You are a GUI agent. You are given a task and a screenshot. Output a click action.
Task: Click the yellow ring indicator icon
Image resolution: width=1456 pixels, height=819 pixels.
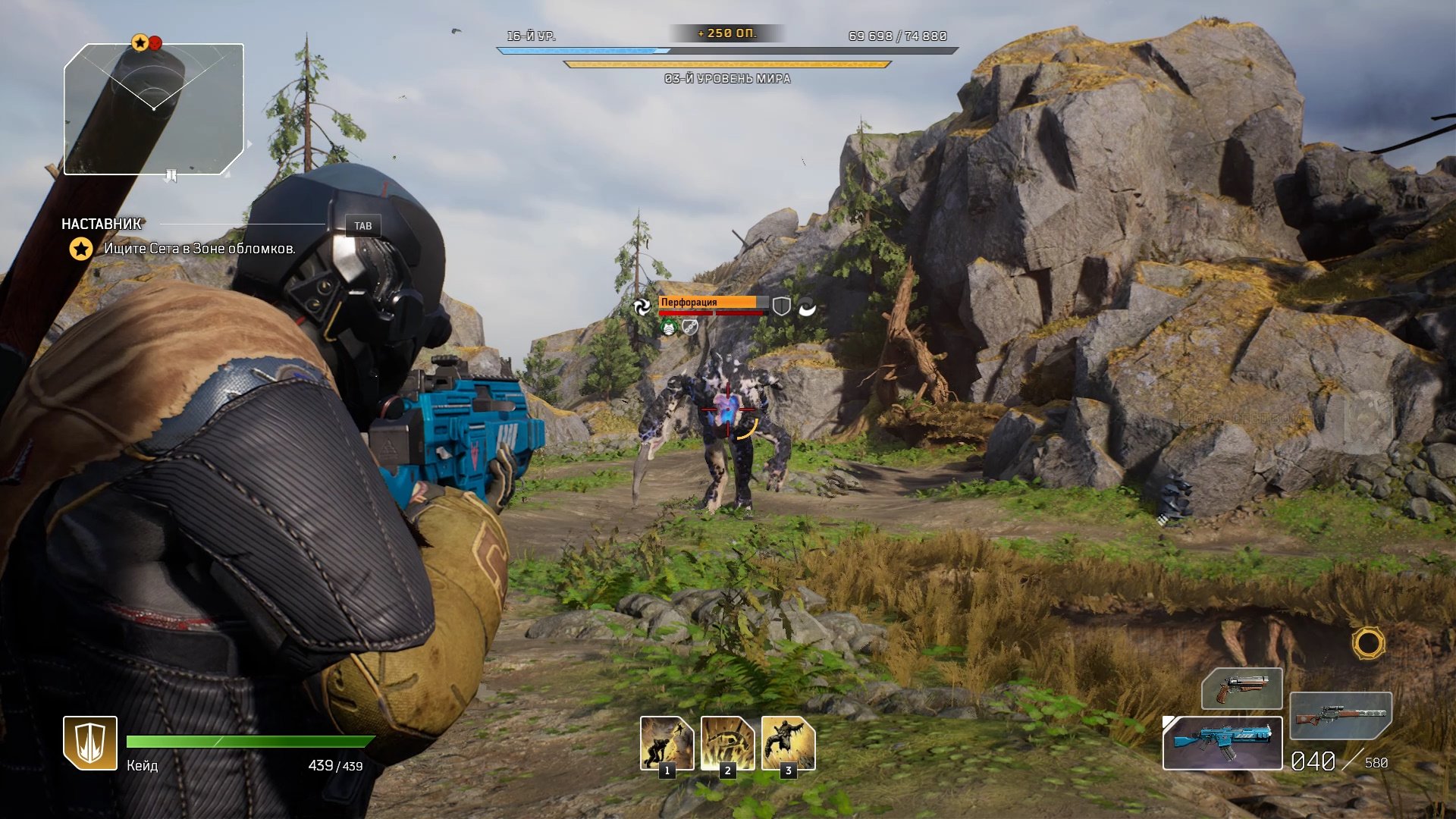pos(1368,644)
